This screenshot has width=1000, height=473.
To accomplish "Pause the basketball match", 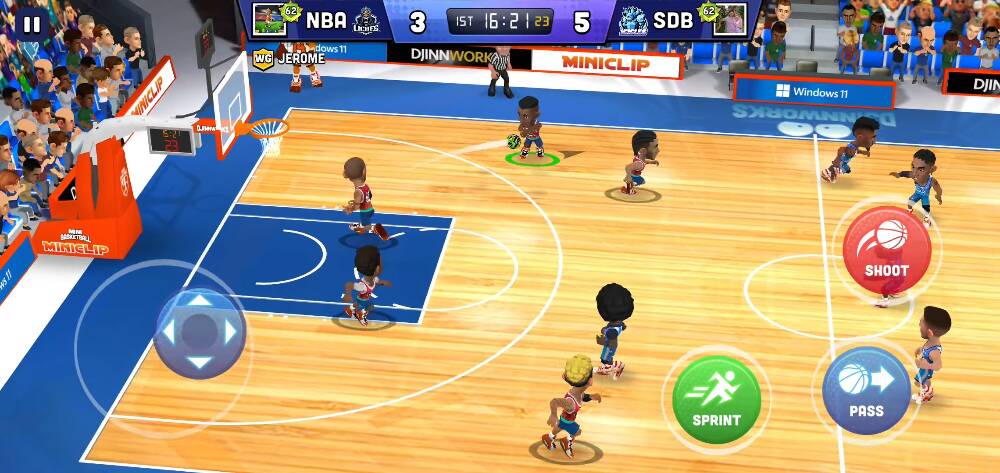I will click(32, 24).
